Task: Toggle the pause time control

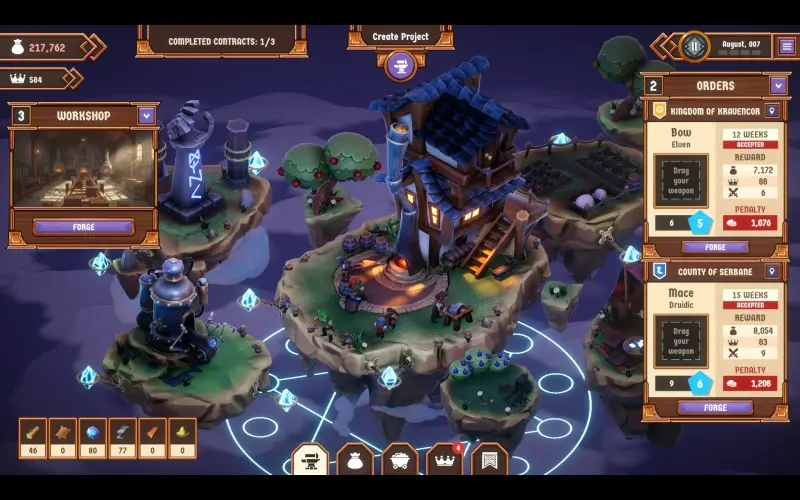Action: [694, 45]
